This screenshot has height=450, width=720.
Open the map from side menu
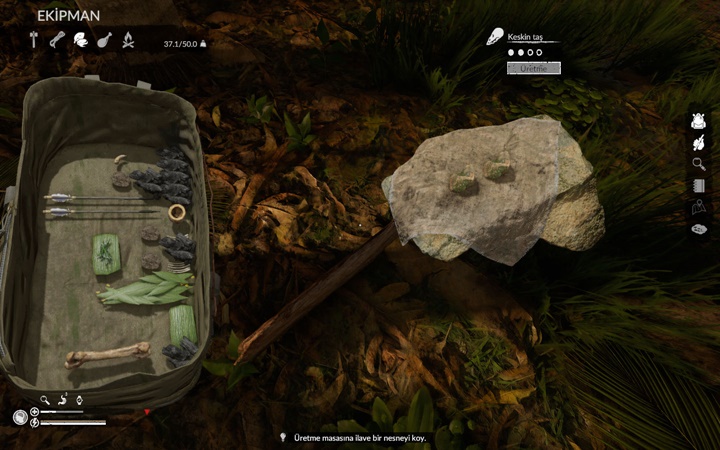click(x=699, y=207)
